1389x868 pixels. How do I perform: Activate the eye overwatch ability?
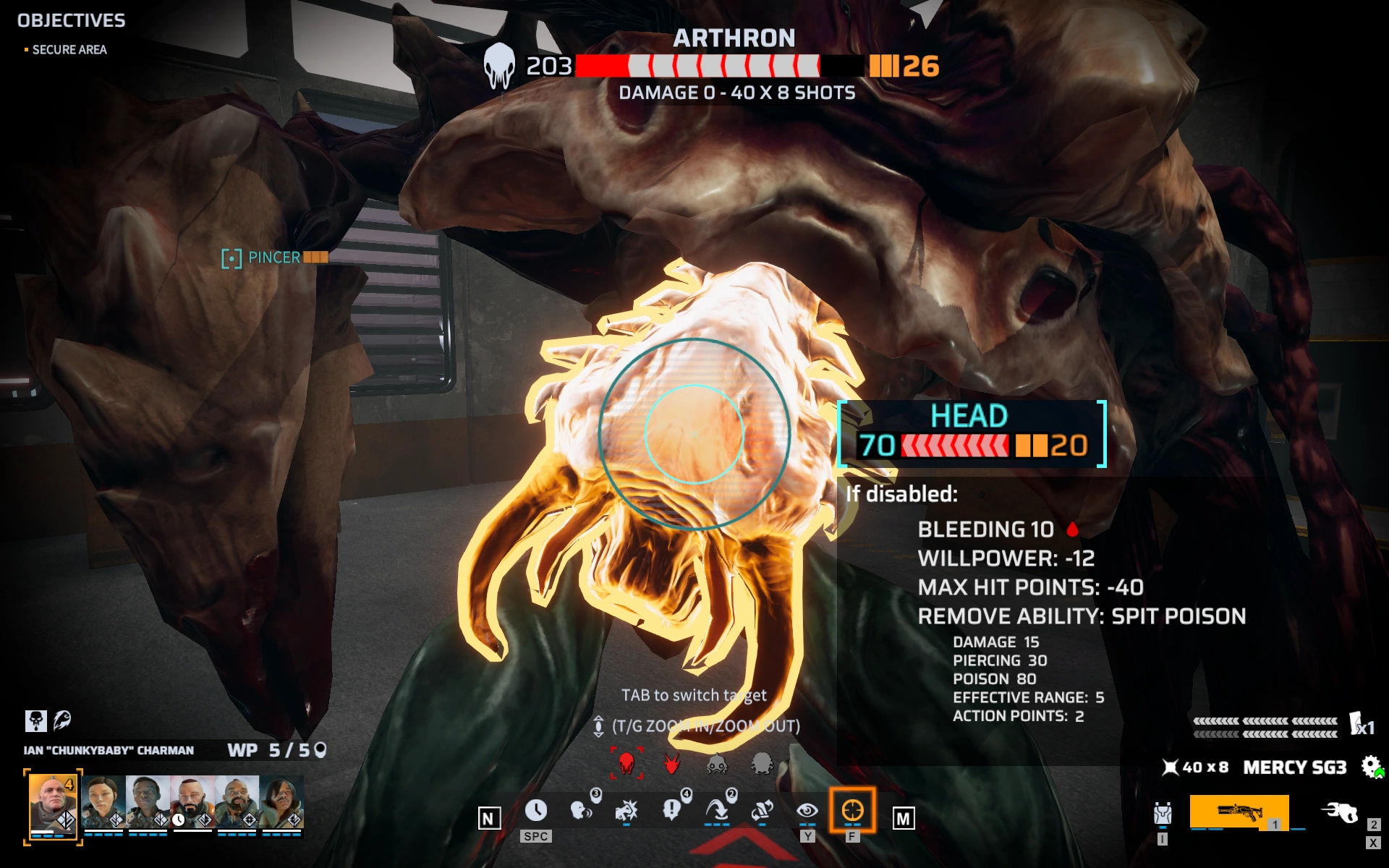point(807,810)
